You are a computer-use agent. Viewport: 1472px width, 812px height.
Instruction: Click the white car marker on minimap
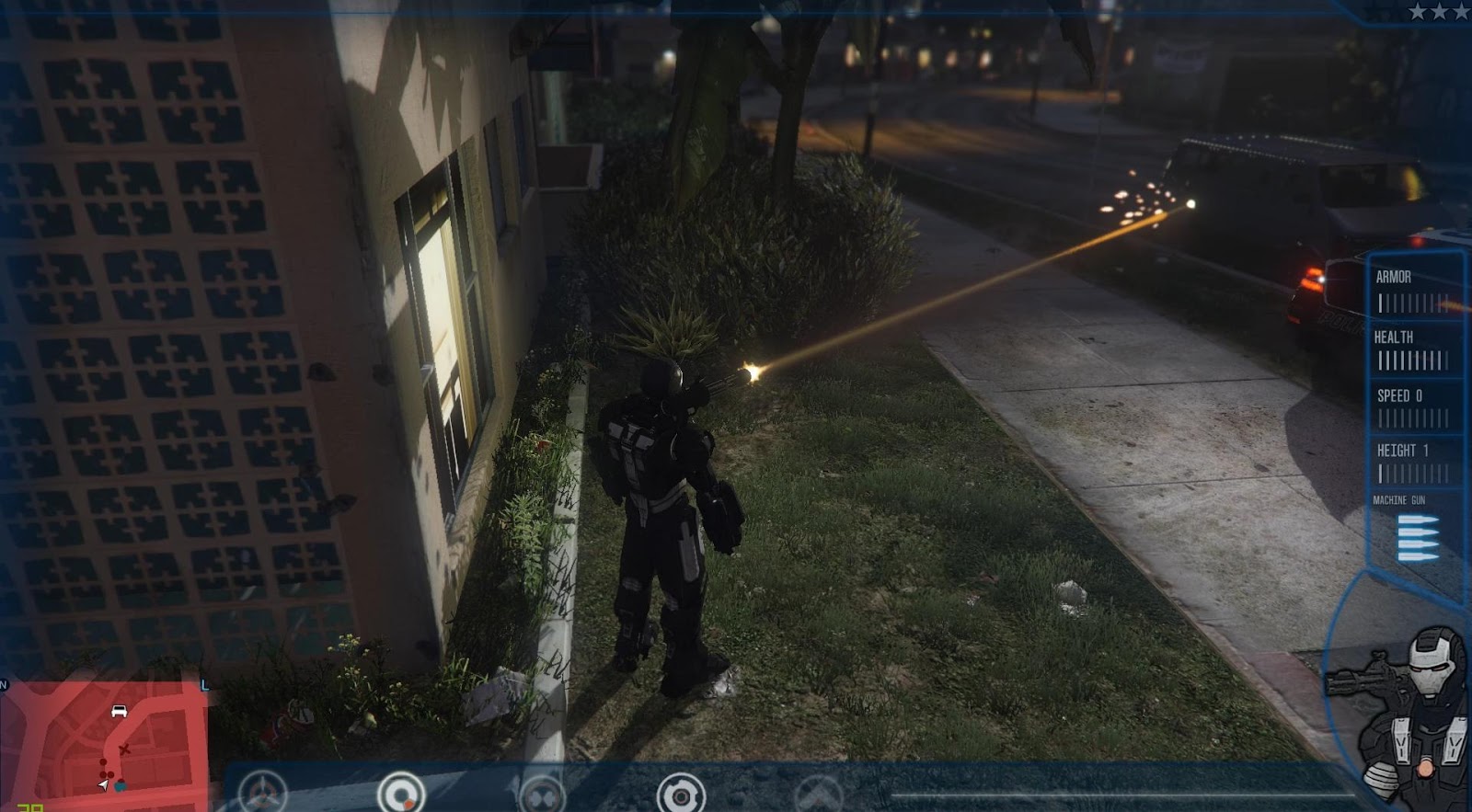pyautogui.click(x=119, y=711)
